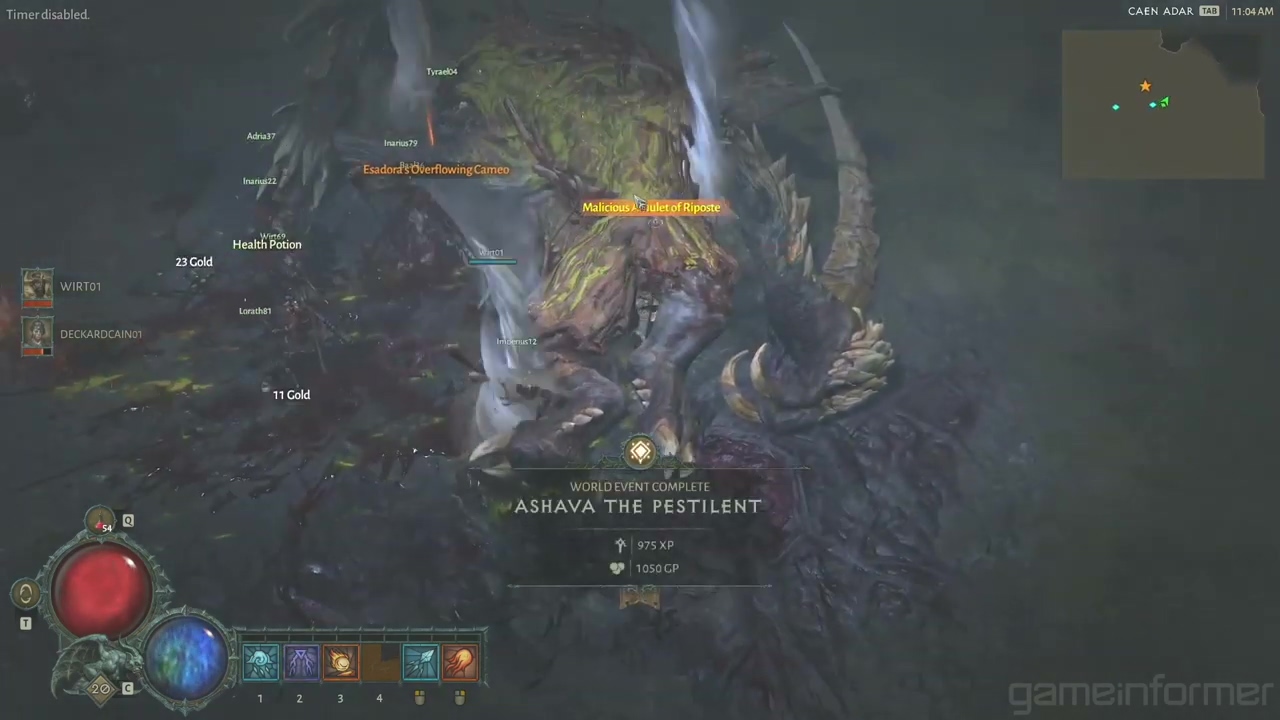Activate the swirling frost cloud skill
Image resolution: width=1280 pixels, height=720 pixels.
[260, 663]
